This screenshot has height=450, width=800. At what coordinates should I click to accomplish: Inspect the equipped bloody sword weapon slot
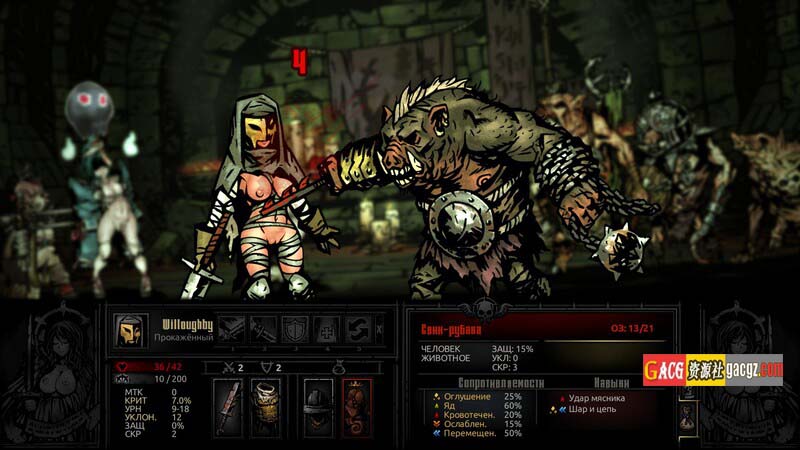(x=228, y=407)
